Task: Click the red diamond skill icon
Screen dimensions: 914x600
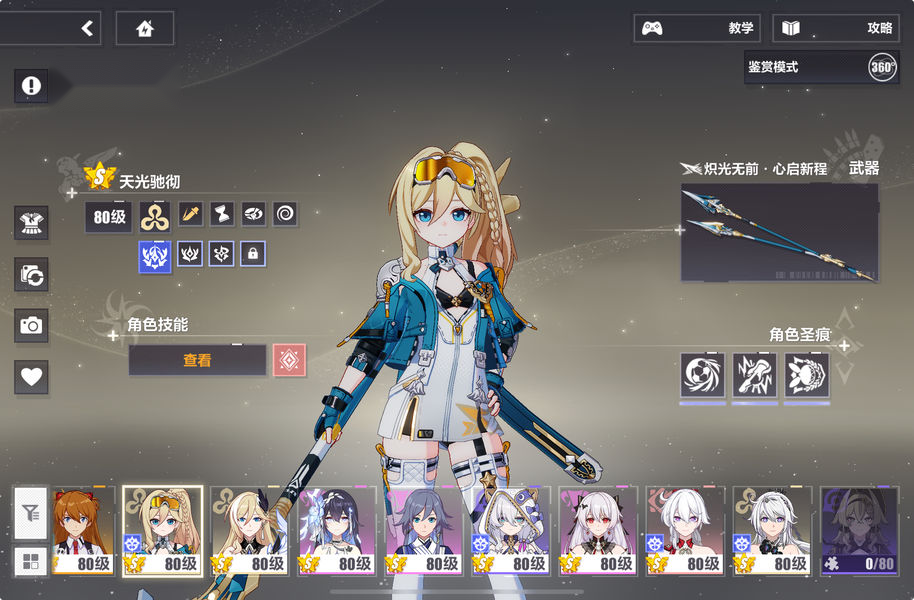Action: click(x=289, y=360)
